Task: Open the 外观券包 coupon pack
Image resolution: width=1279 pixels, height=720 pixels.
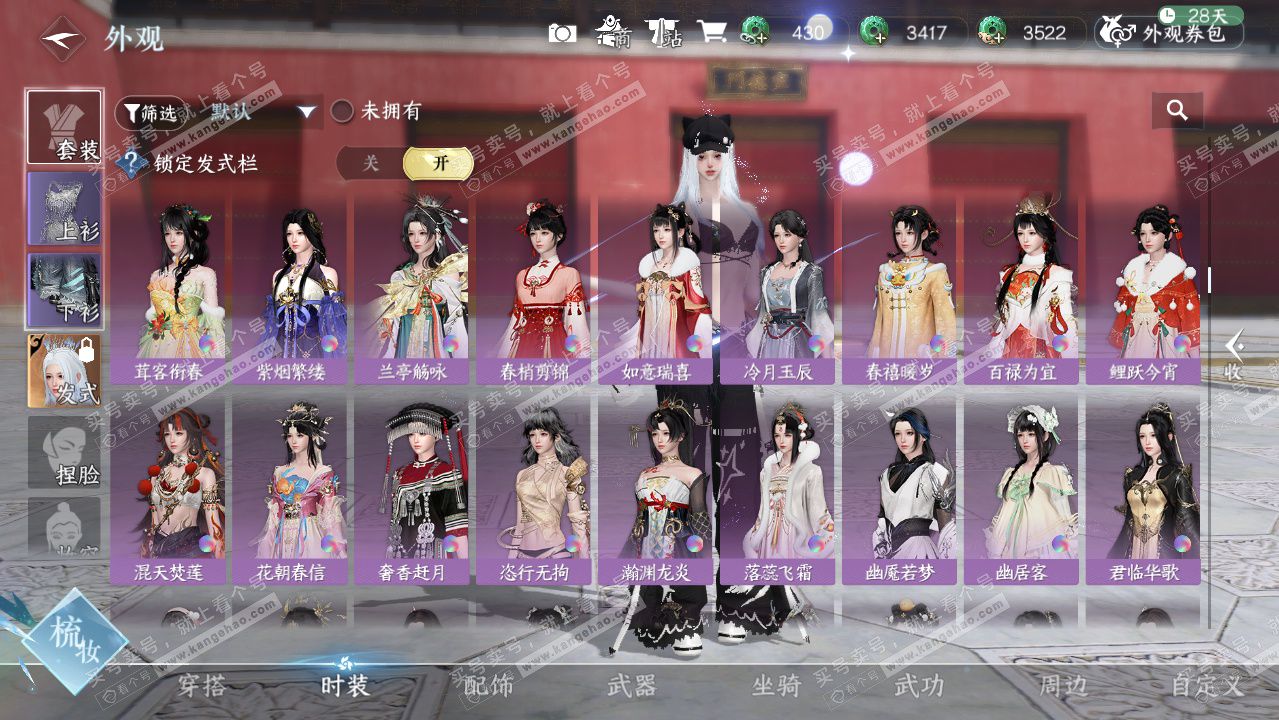Action: pyautogui.click(x=1170, y=33)
